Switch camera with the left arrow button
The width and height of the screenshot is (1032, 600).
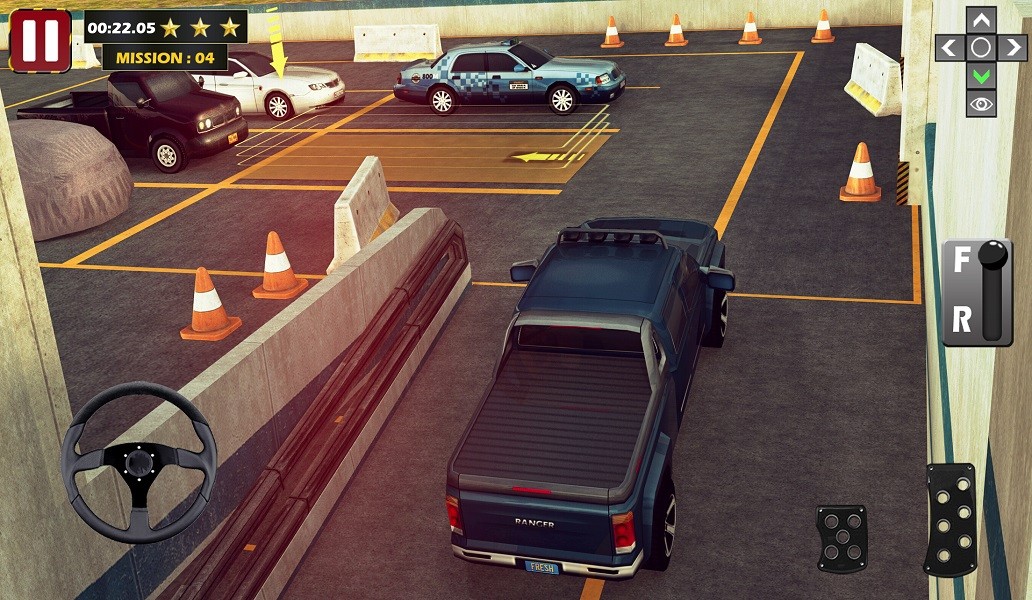950,47
